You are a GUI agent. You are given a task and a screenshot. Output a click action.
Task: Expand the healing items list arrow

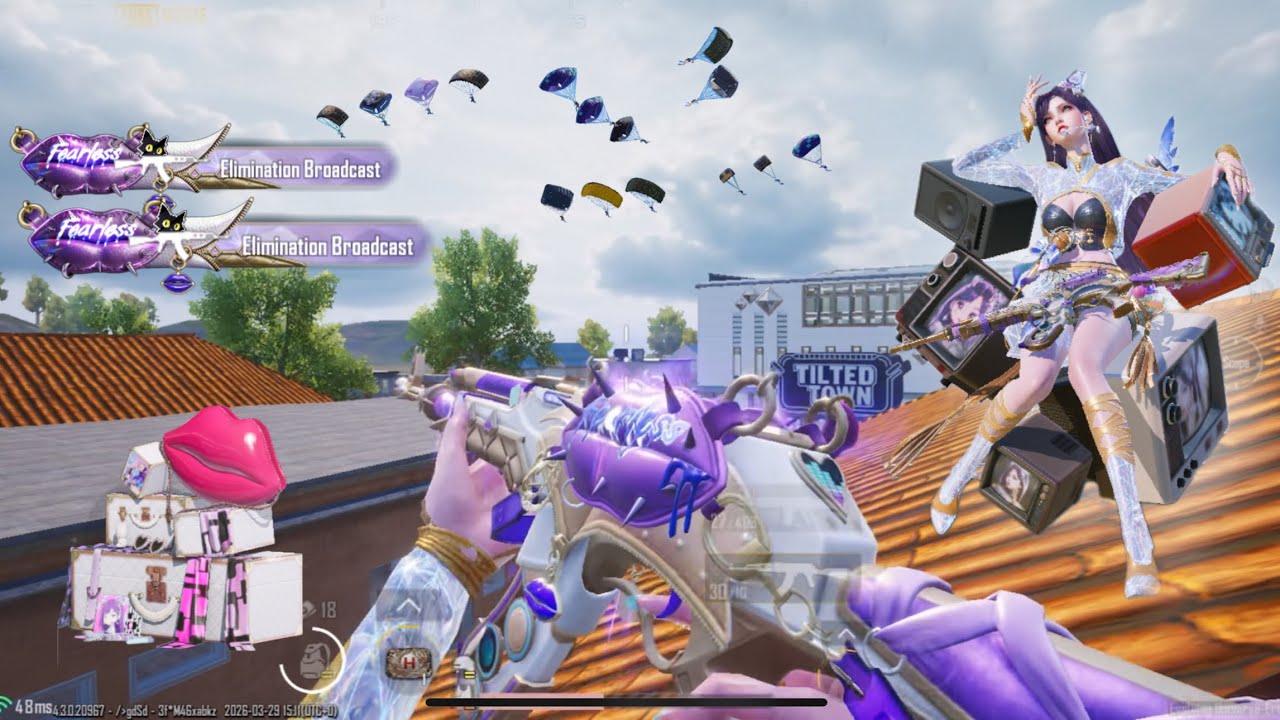[x=409, y=604]
